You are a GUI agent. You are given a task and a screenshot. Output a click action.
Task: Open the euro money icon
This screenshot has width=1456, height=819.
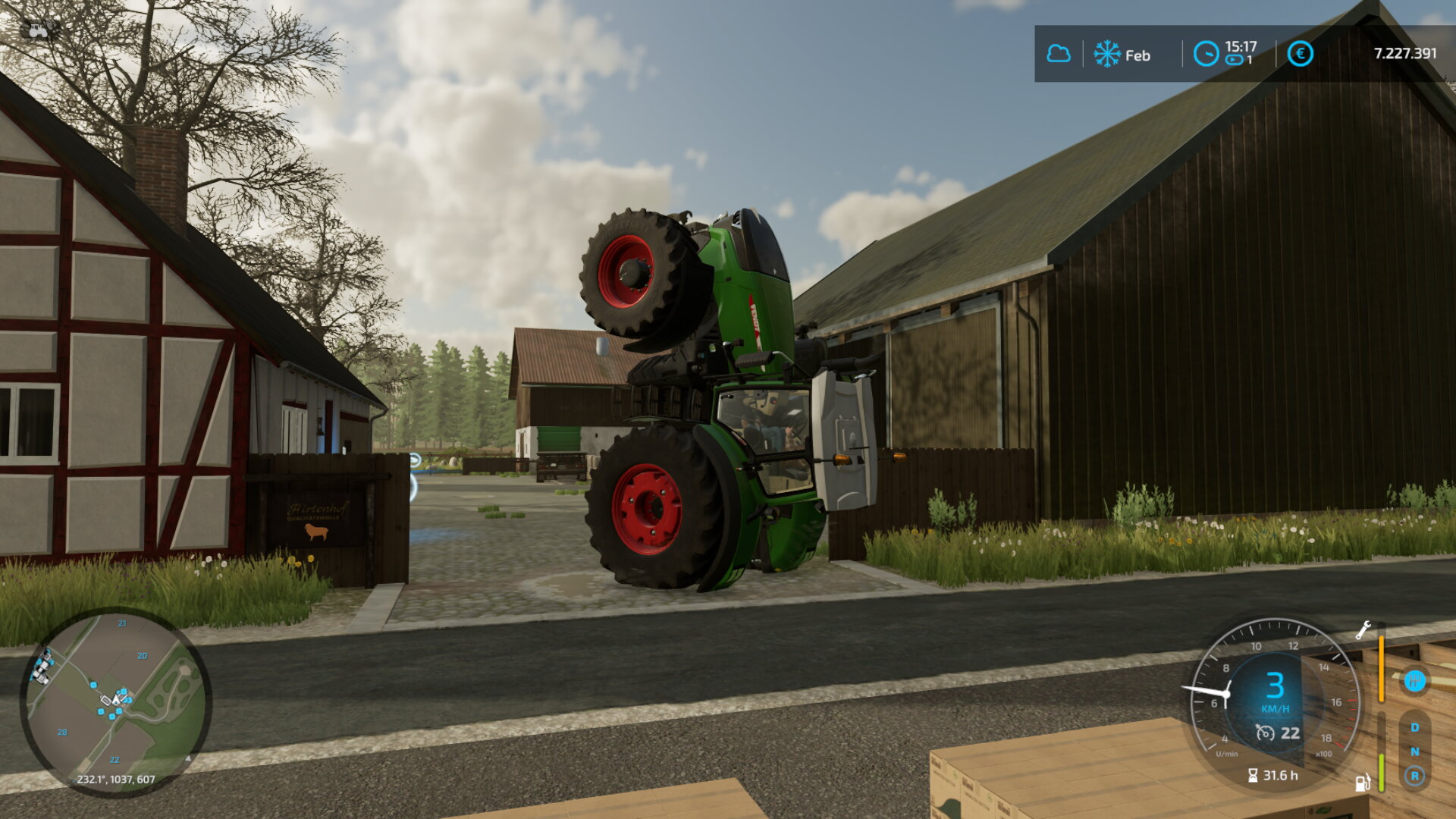click(1300, 54)
